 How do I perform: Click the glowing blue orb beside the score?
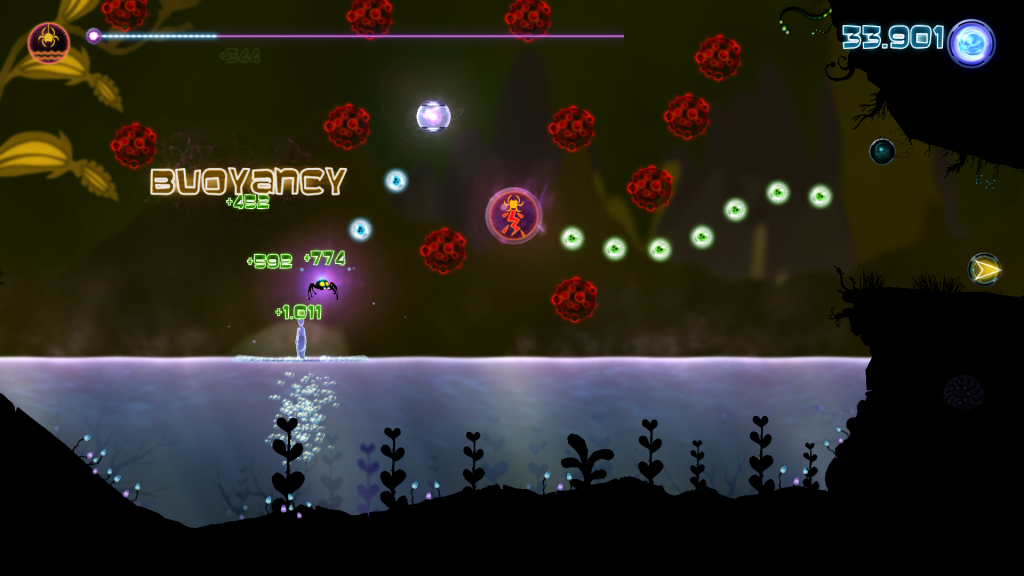[971, 44]
